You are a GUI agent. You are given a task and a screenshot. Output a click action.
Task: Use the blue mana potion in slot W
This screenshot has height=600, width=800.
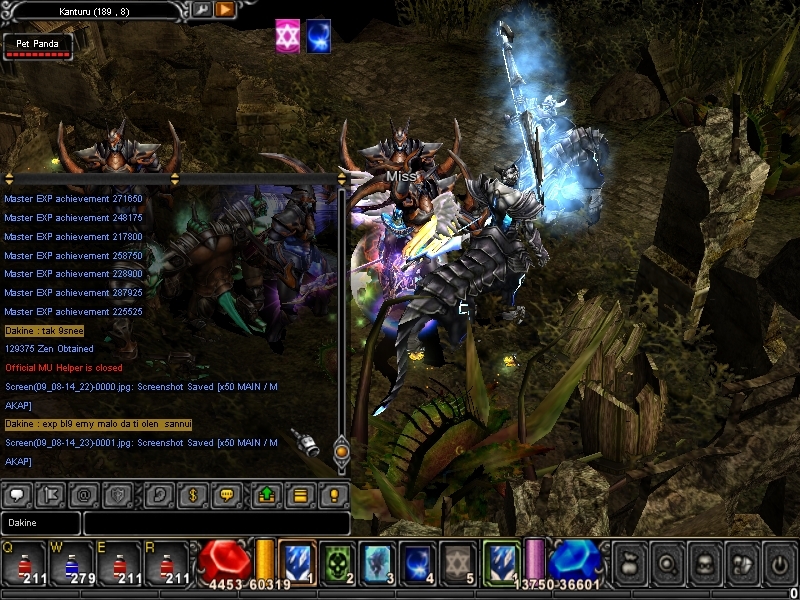click(70, 565)
